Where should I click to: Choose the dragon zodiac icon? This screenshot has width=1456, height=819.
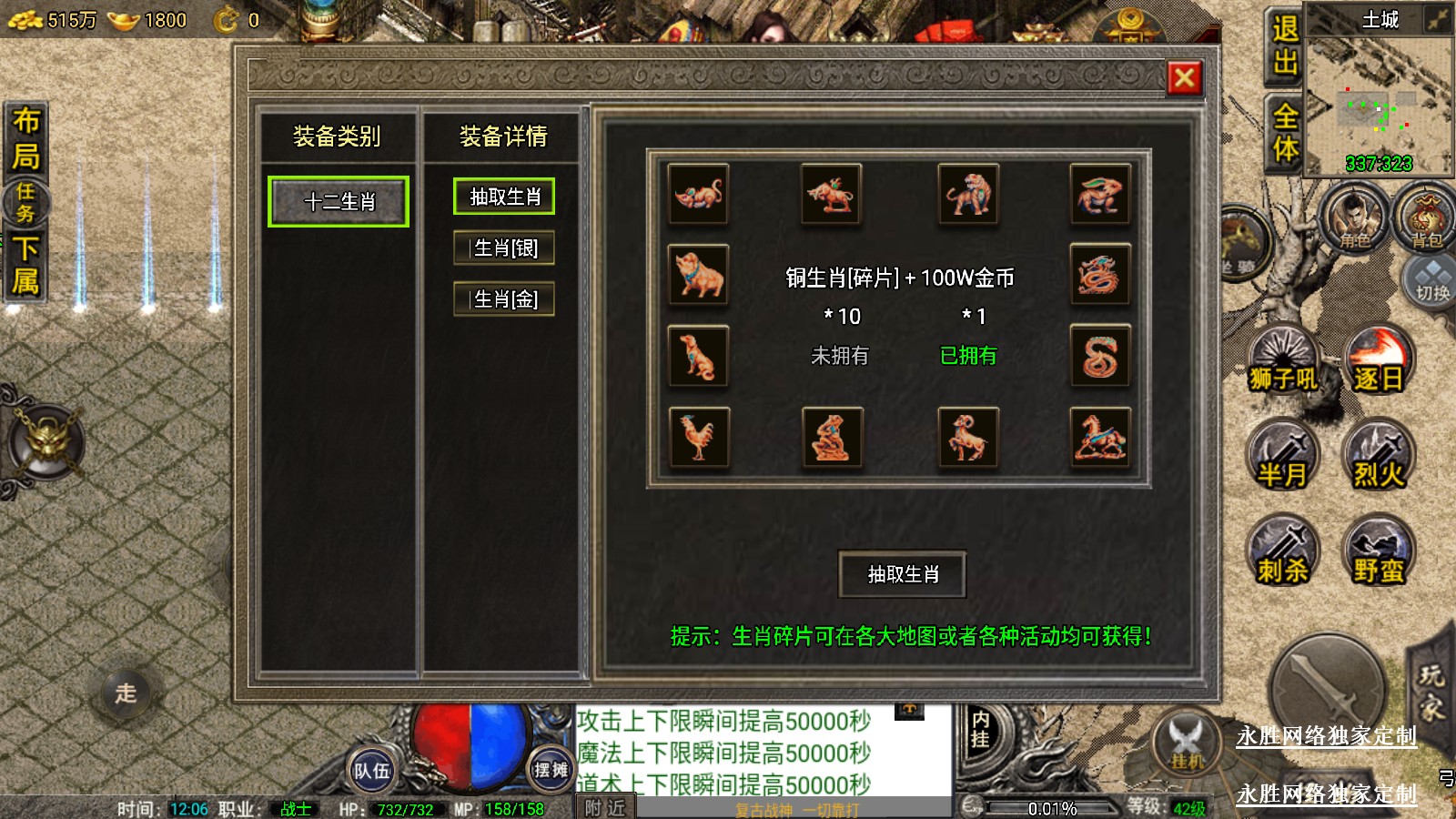[1099, 274]
